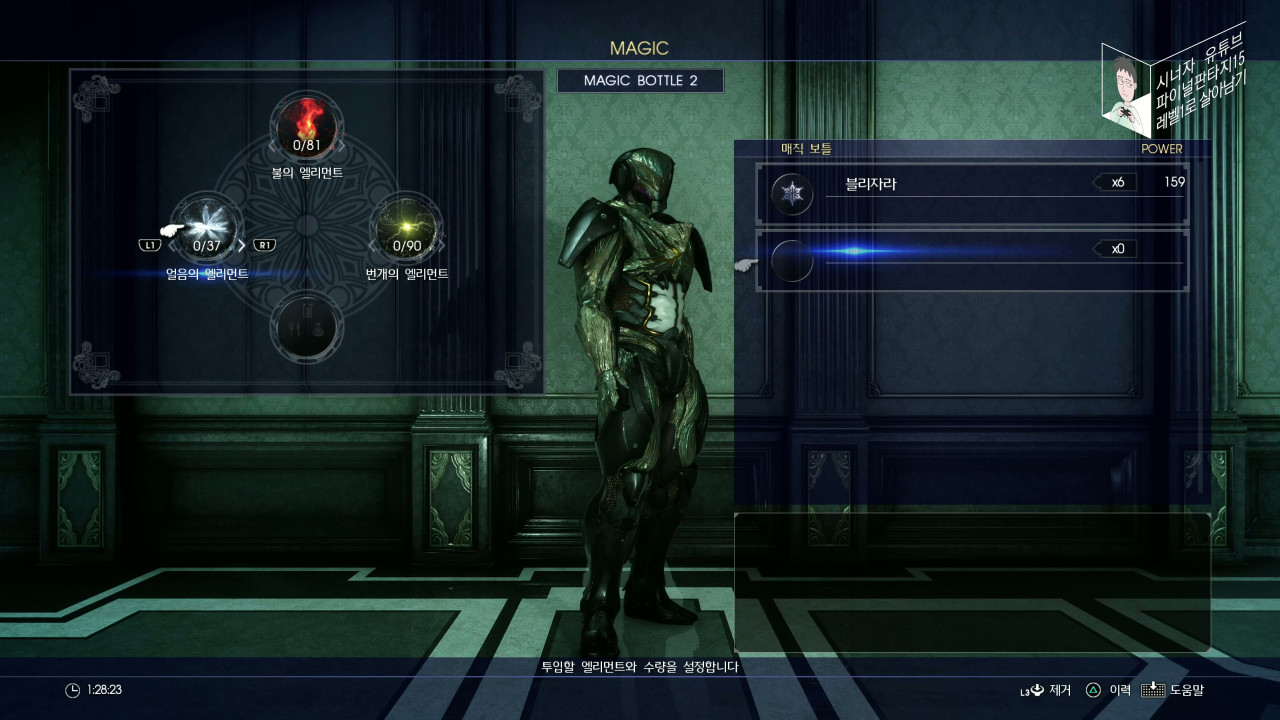Select the Blizzara magic bottle row
Screen dimensions: 1280x720
[971, 194]
